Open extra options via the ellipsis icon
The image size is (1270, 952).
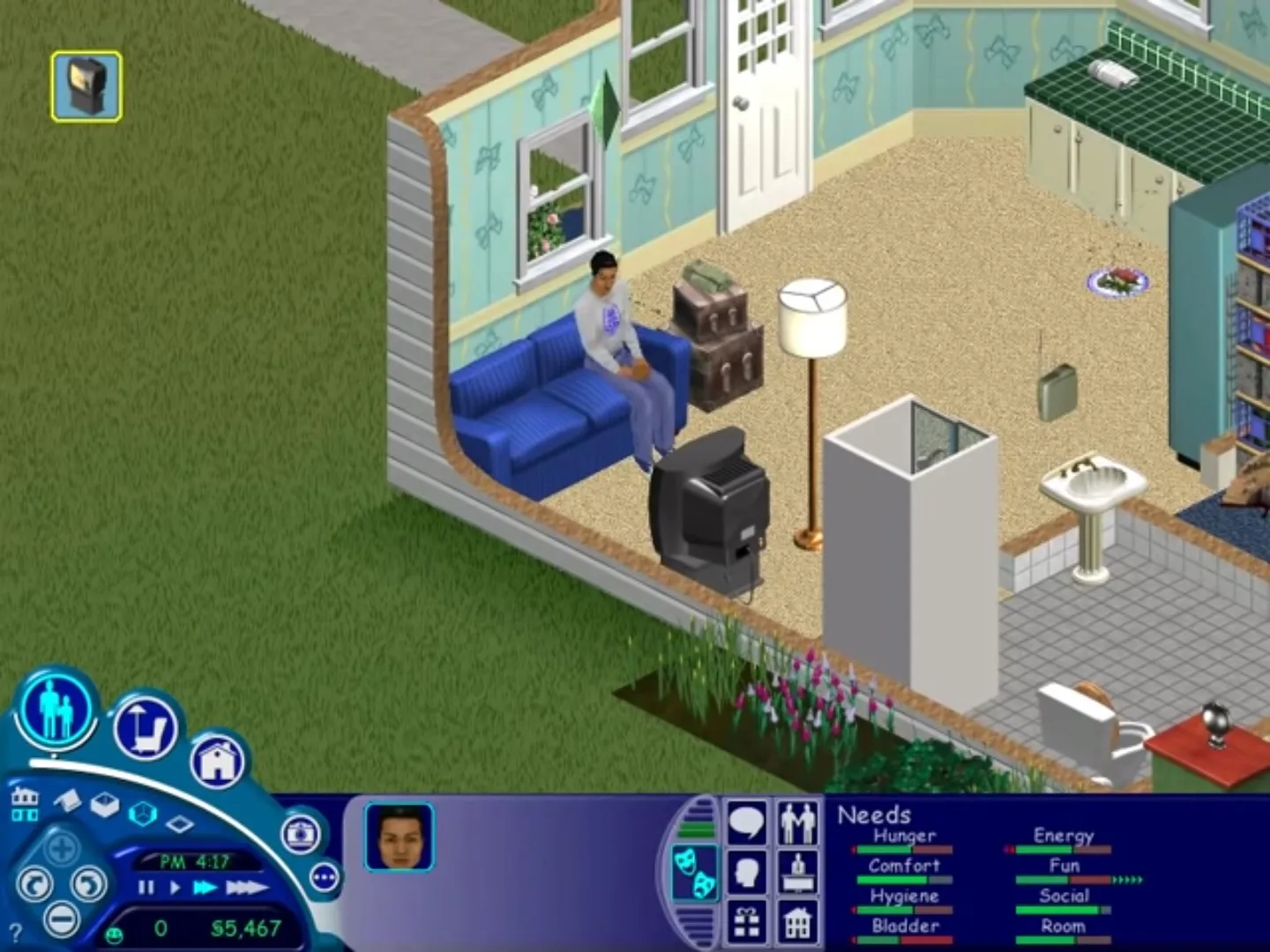pyautogui.click(x=325, y=876)
